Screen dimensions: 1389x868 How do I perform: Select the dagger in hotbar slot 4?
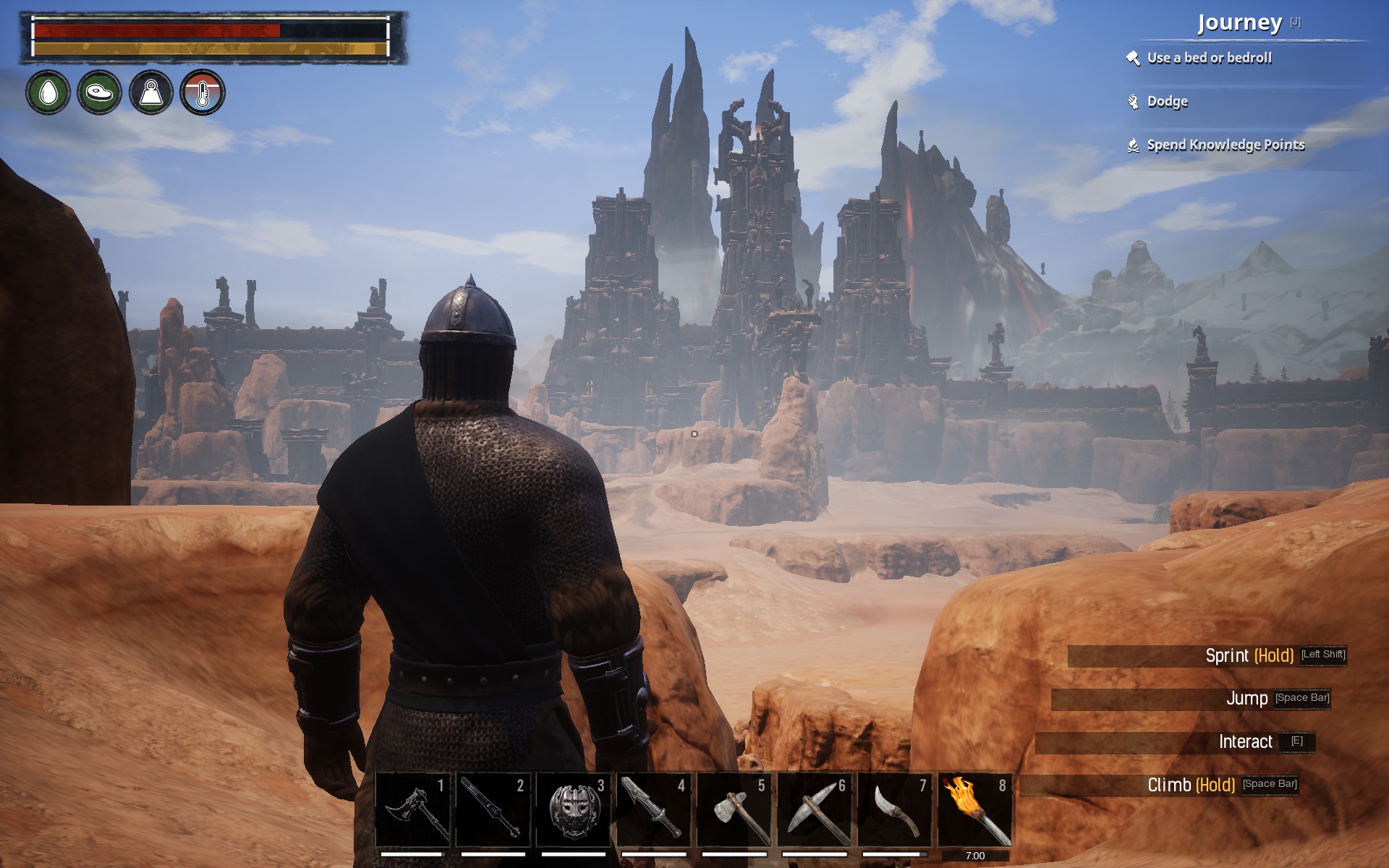pos(653,809)
